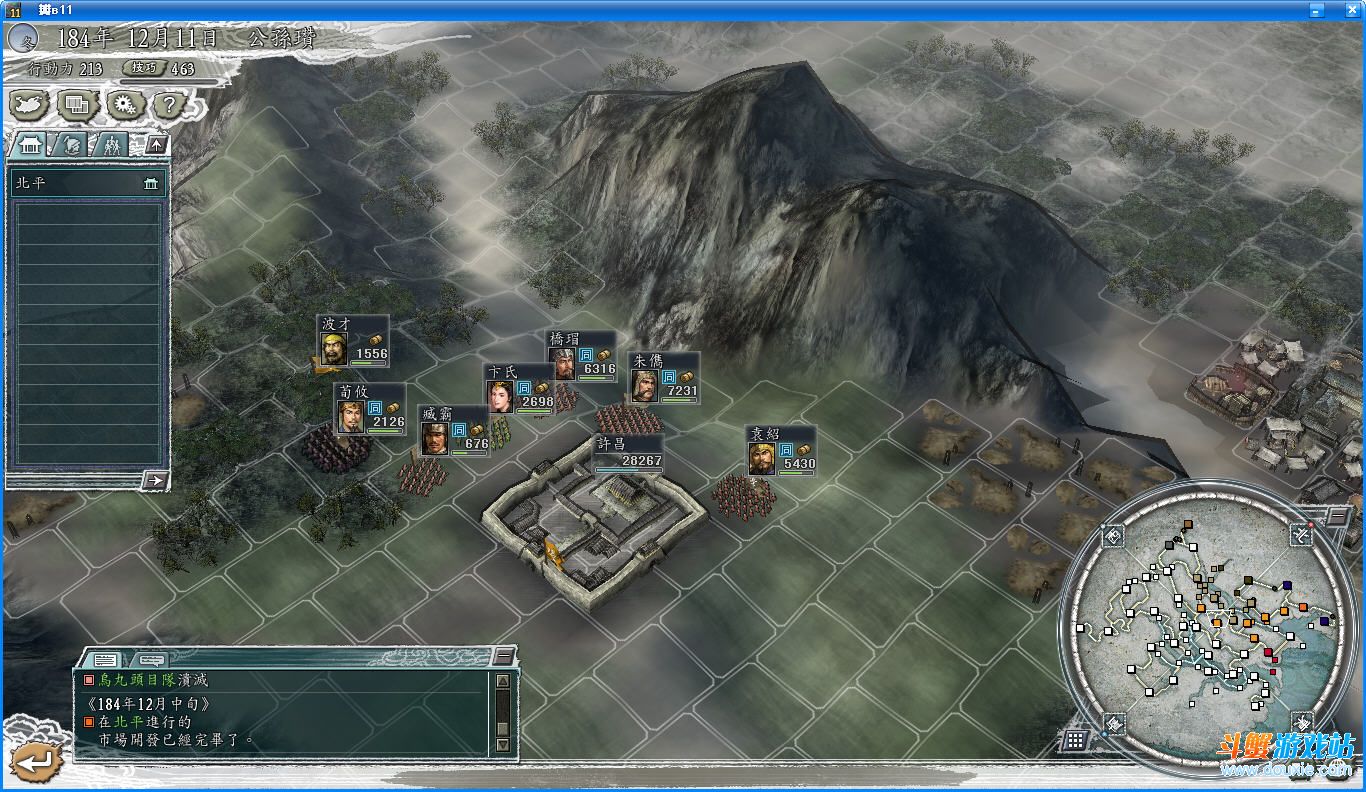Switch to the officer portrait tab
Viewport: 1366px width, 792px height.
coord(69,144)
